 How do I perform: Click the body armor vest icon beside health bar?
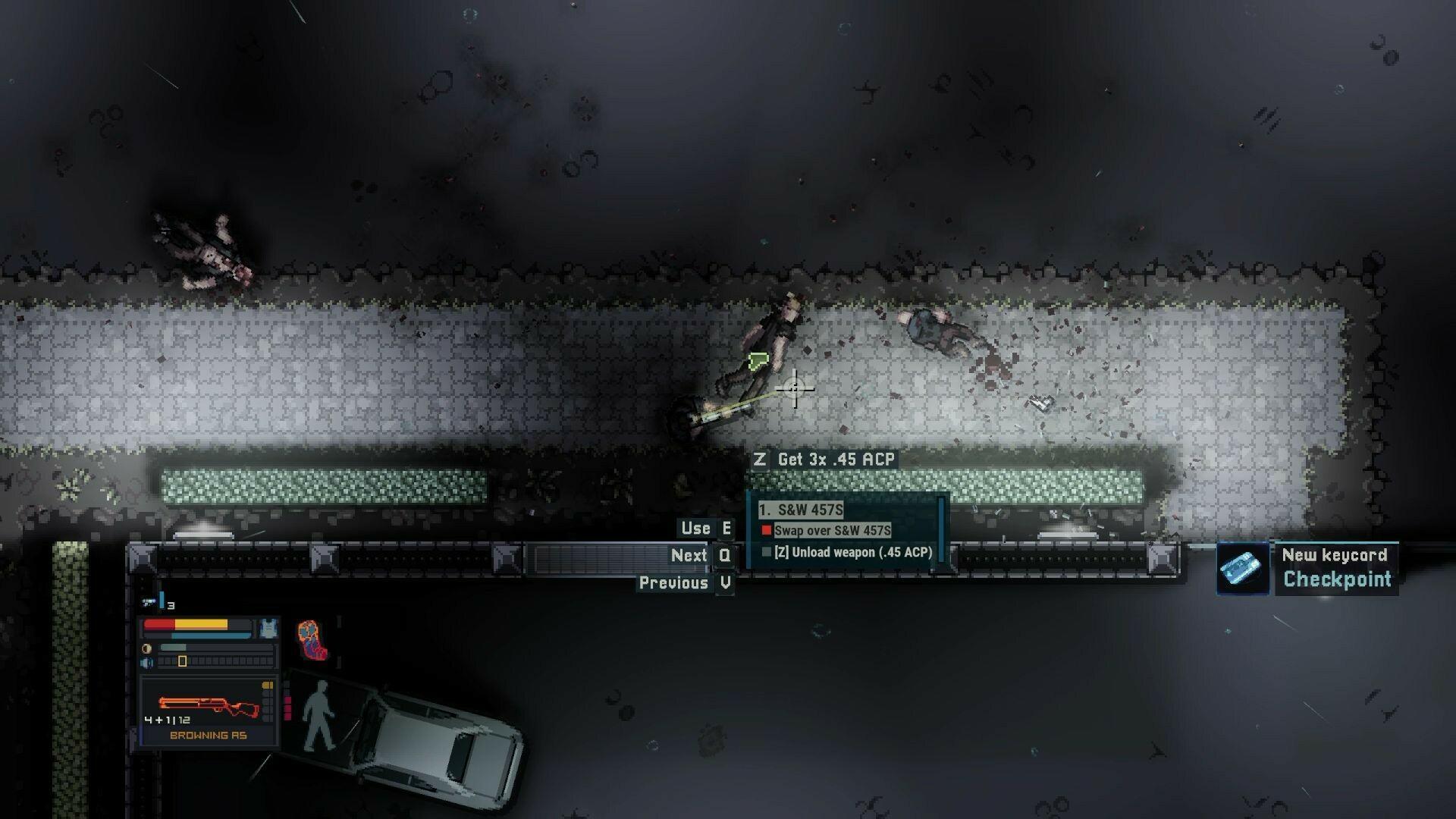tap(268, 629)
